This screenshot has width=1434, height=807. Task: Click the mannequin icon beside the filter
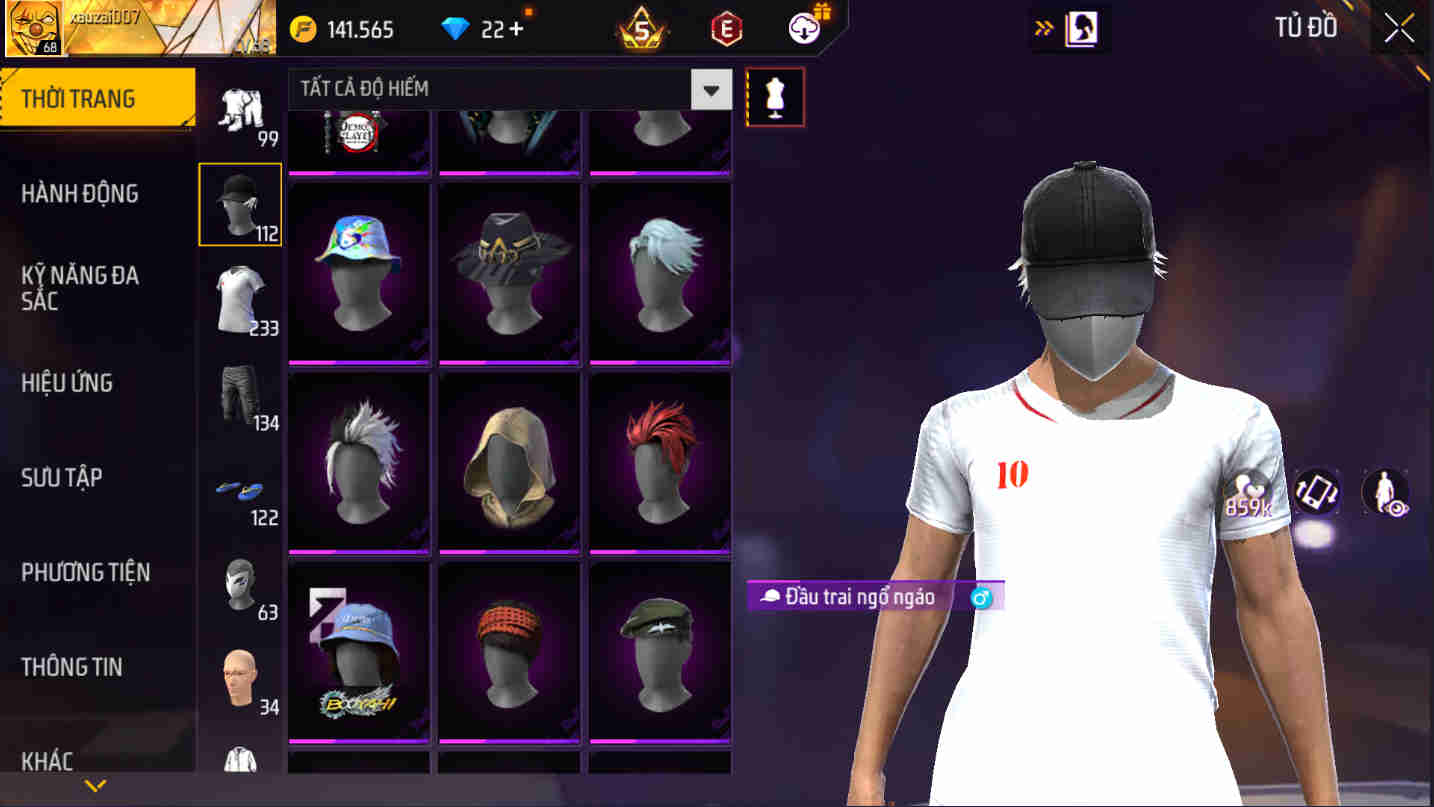point(776,96)
